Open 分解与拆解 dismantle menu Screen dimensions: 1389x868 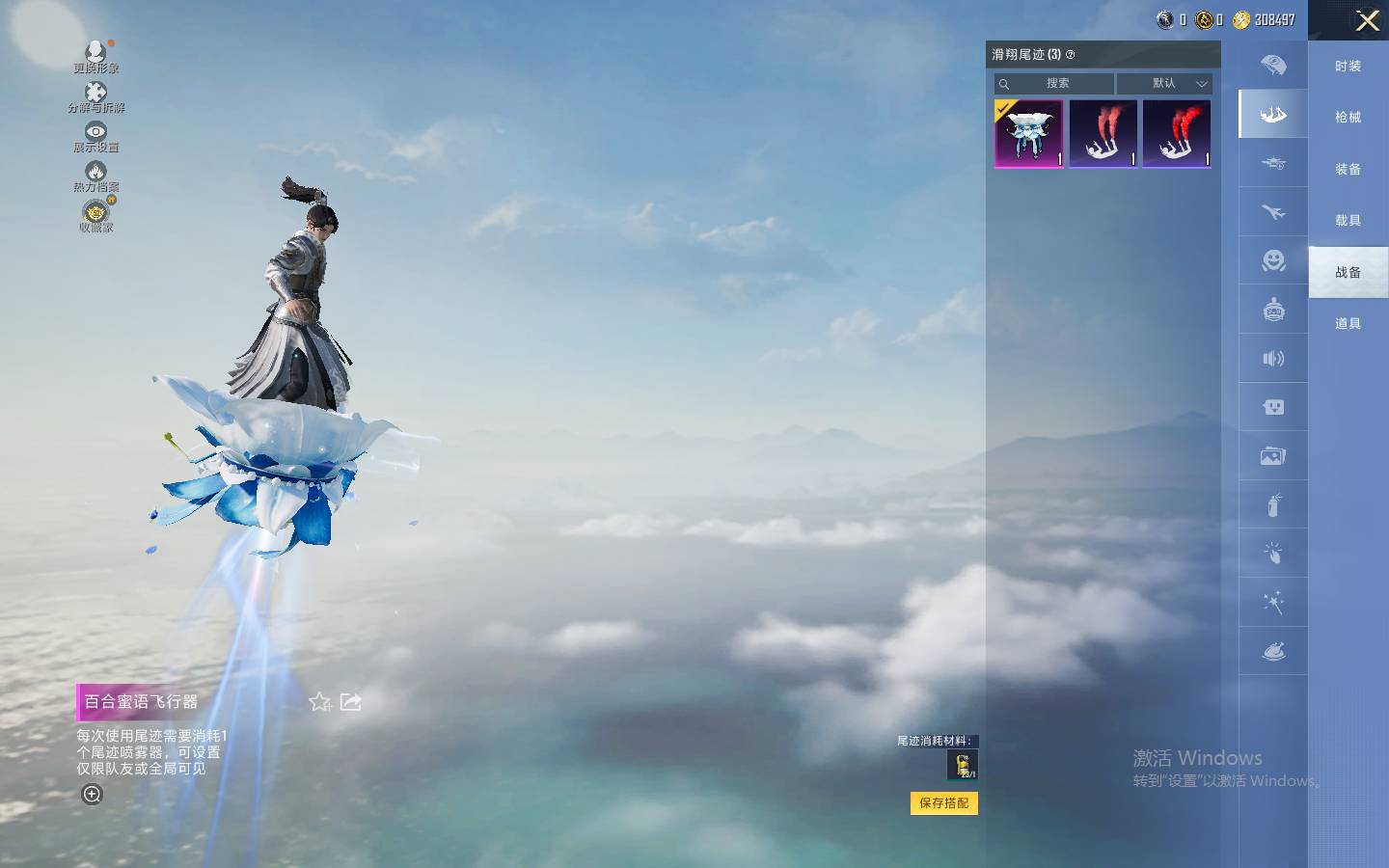tap(95, 96)
